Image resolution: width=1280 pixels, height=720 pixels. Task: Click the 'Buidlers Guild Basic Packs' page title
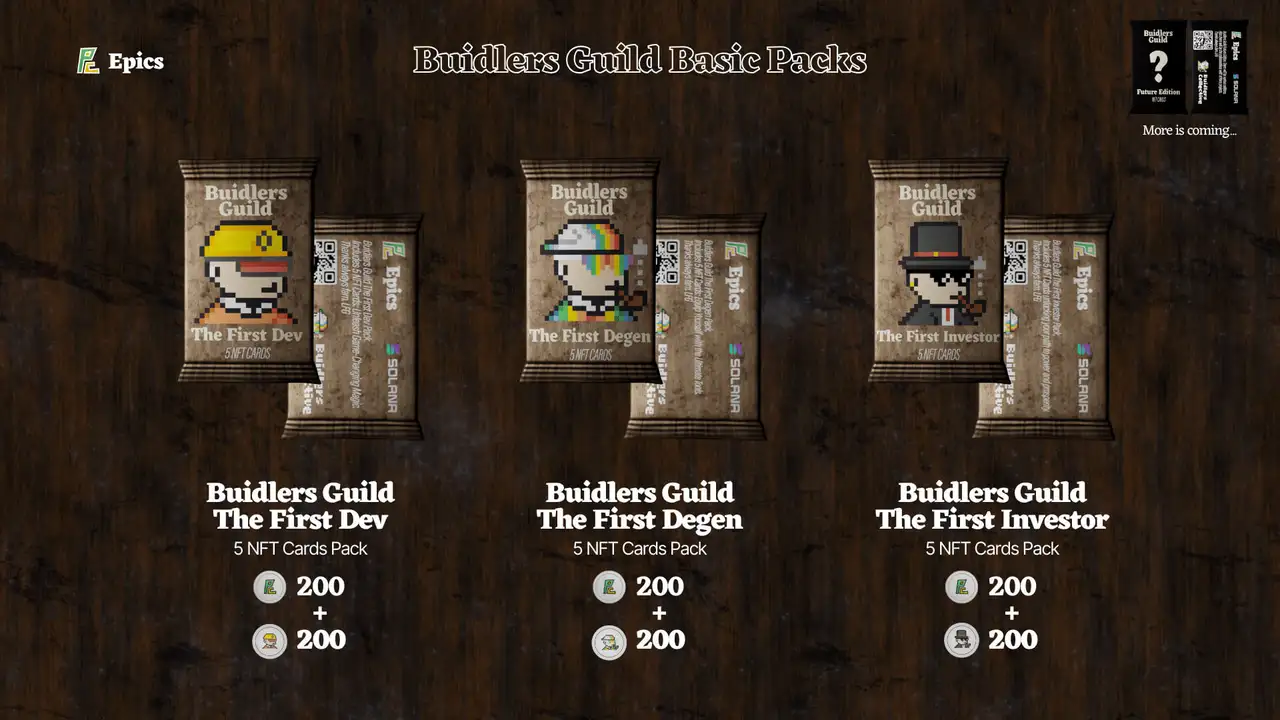(x=640, y=60)
